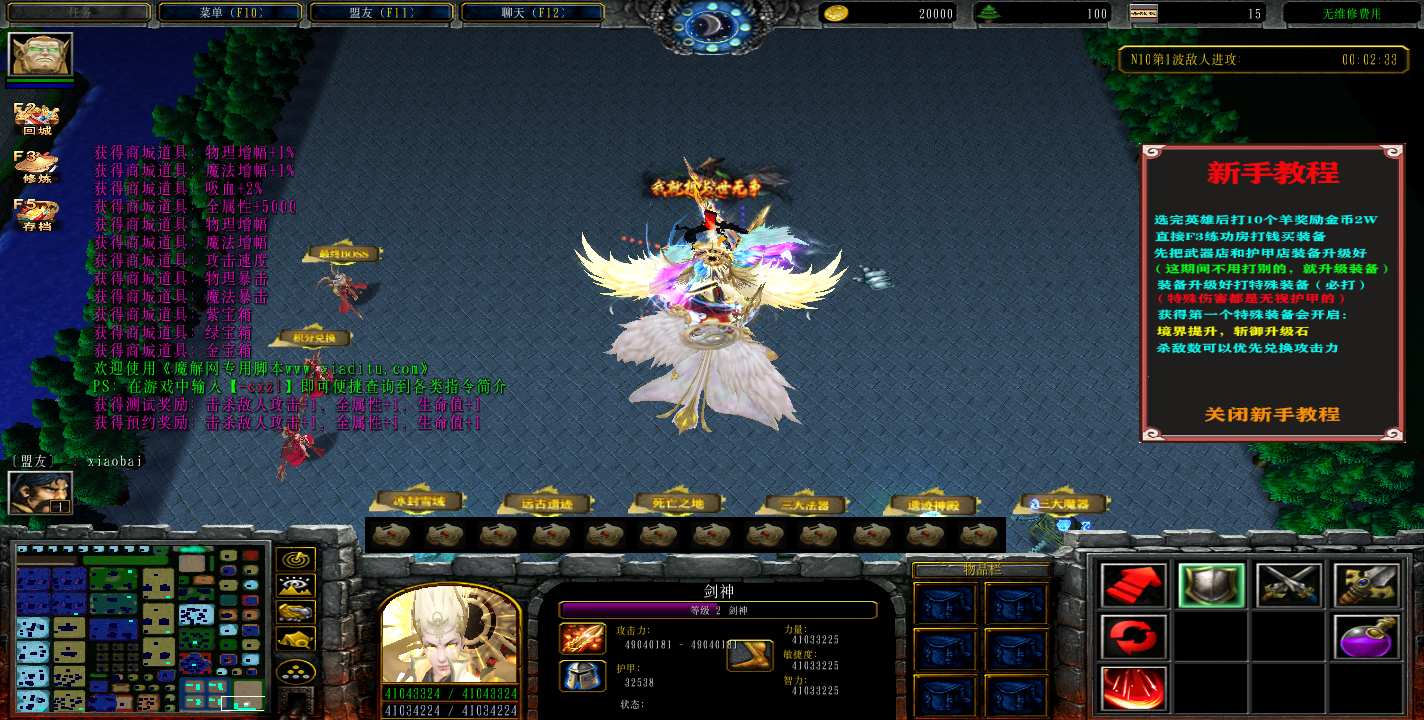Open the 菜单 (F10) menu
1424x720 pixels.
click(x=229, y=13)
